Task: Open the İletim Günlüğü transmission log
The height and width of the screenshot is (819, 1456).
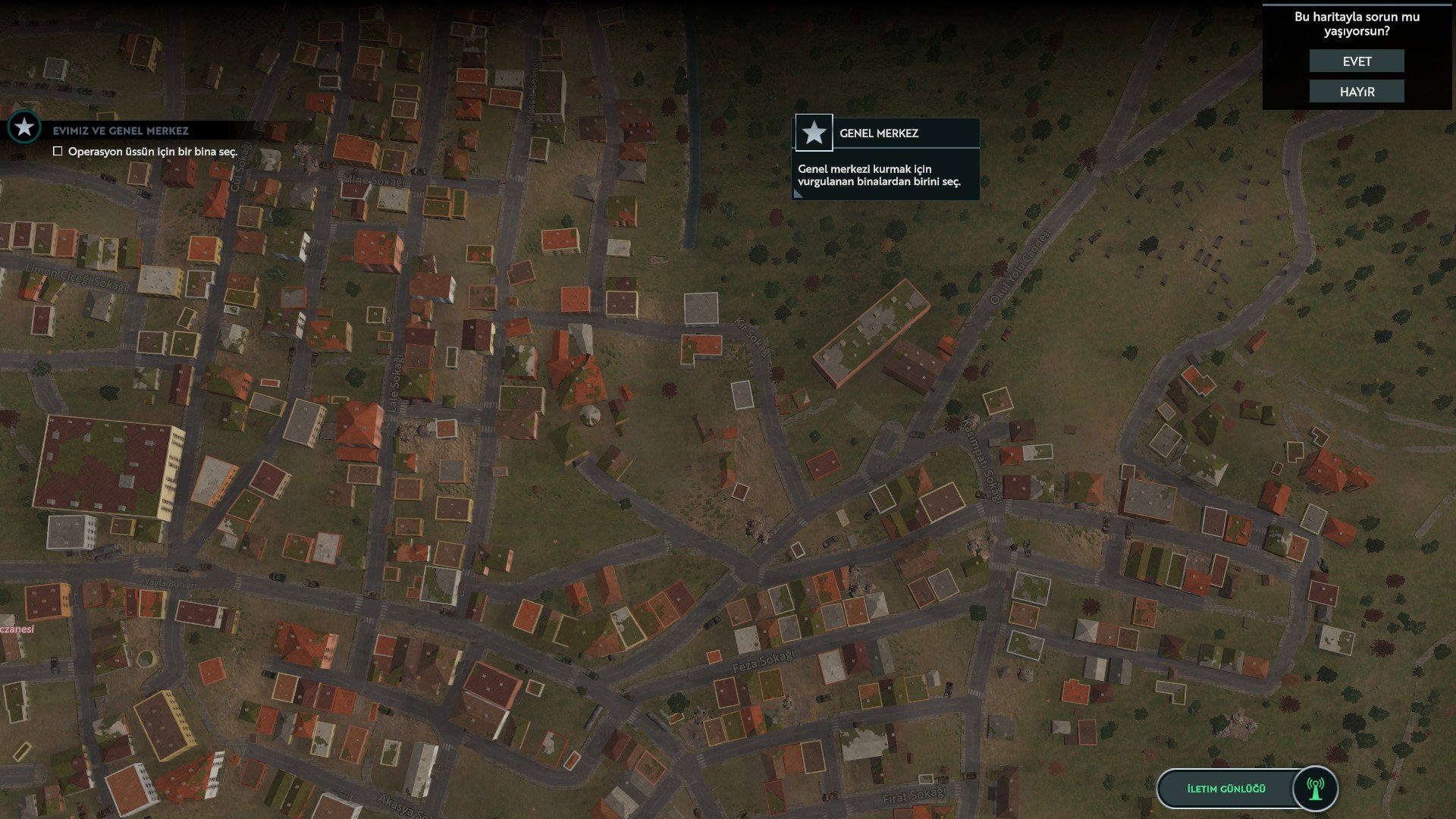Action: 1225,789
